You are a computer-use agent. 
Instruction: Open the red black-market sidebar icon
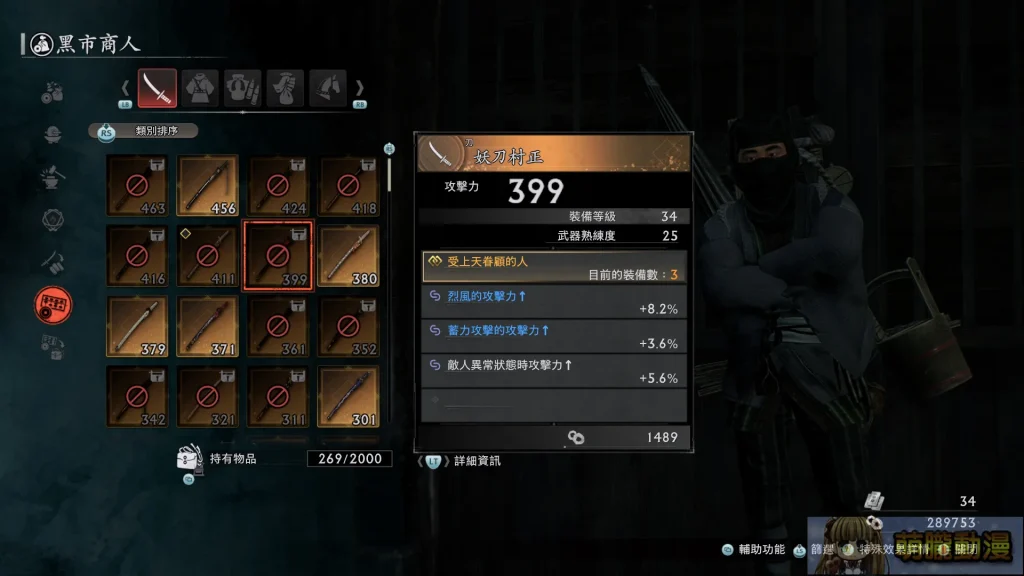pos(53,305)
